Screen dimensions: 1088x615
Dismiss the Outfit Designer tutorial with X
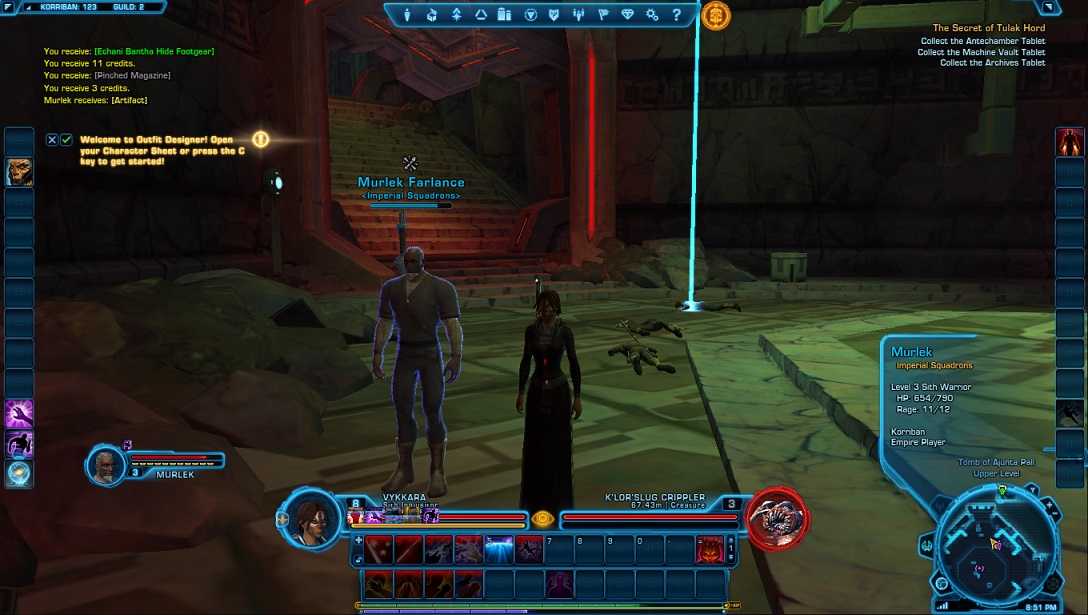point(52,140)
